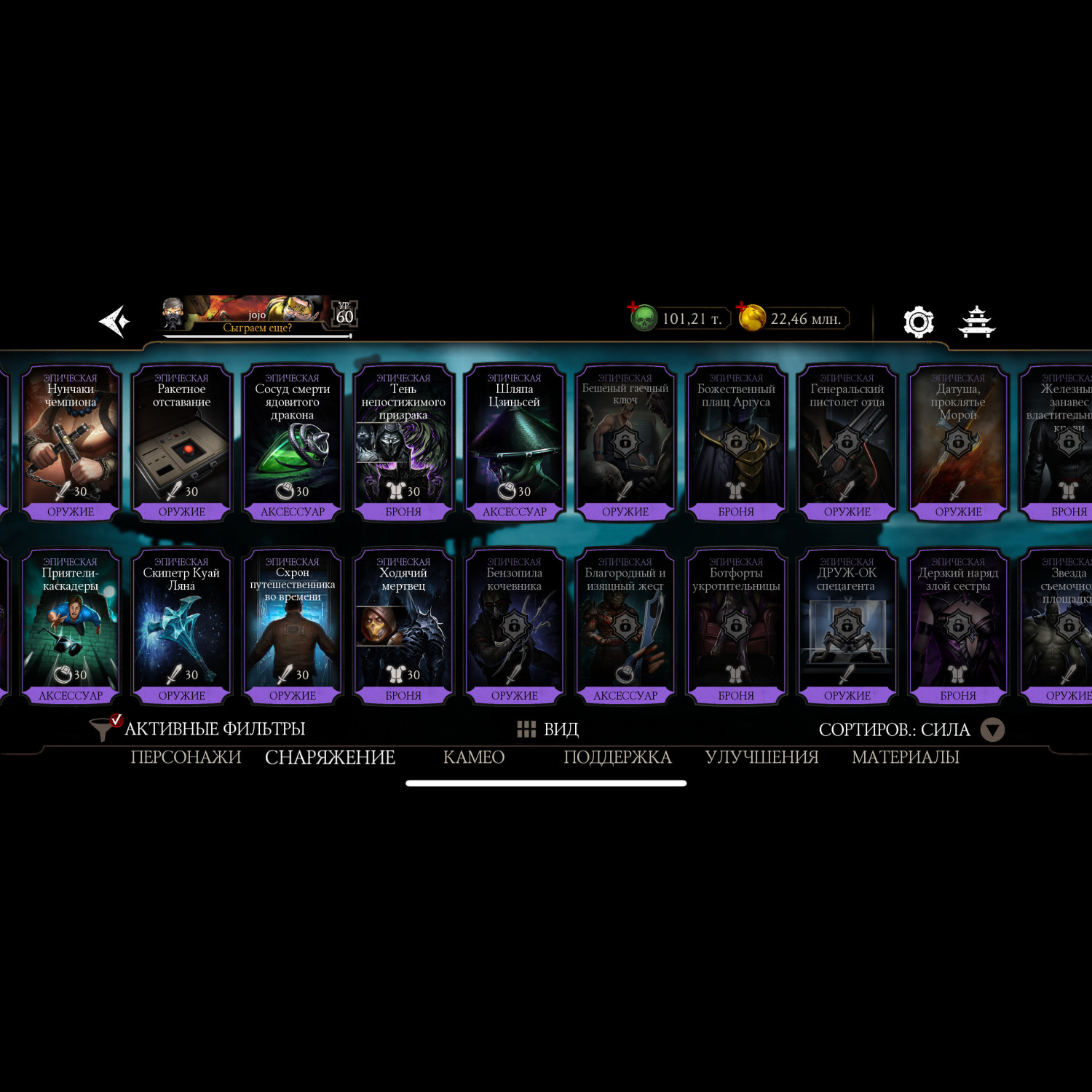Select the Ходячий мертвец armor card

(403, 626)
